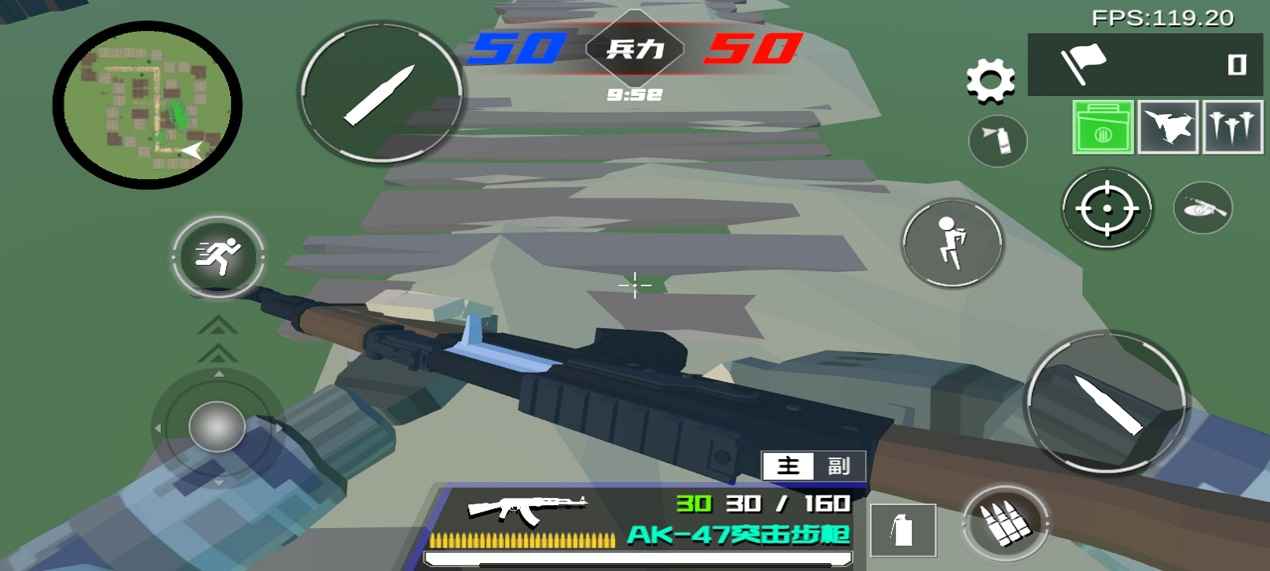This screenshot has width=1270, height=571.
Task: Fire using the upper-left bullet button
Action: (381, 95)
